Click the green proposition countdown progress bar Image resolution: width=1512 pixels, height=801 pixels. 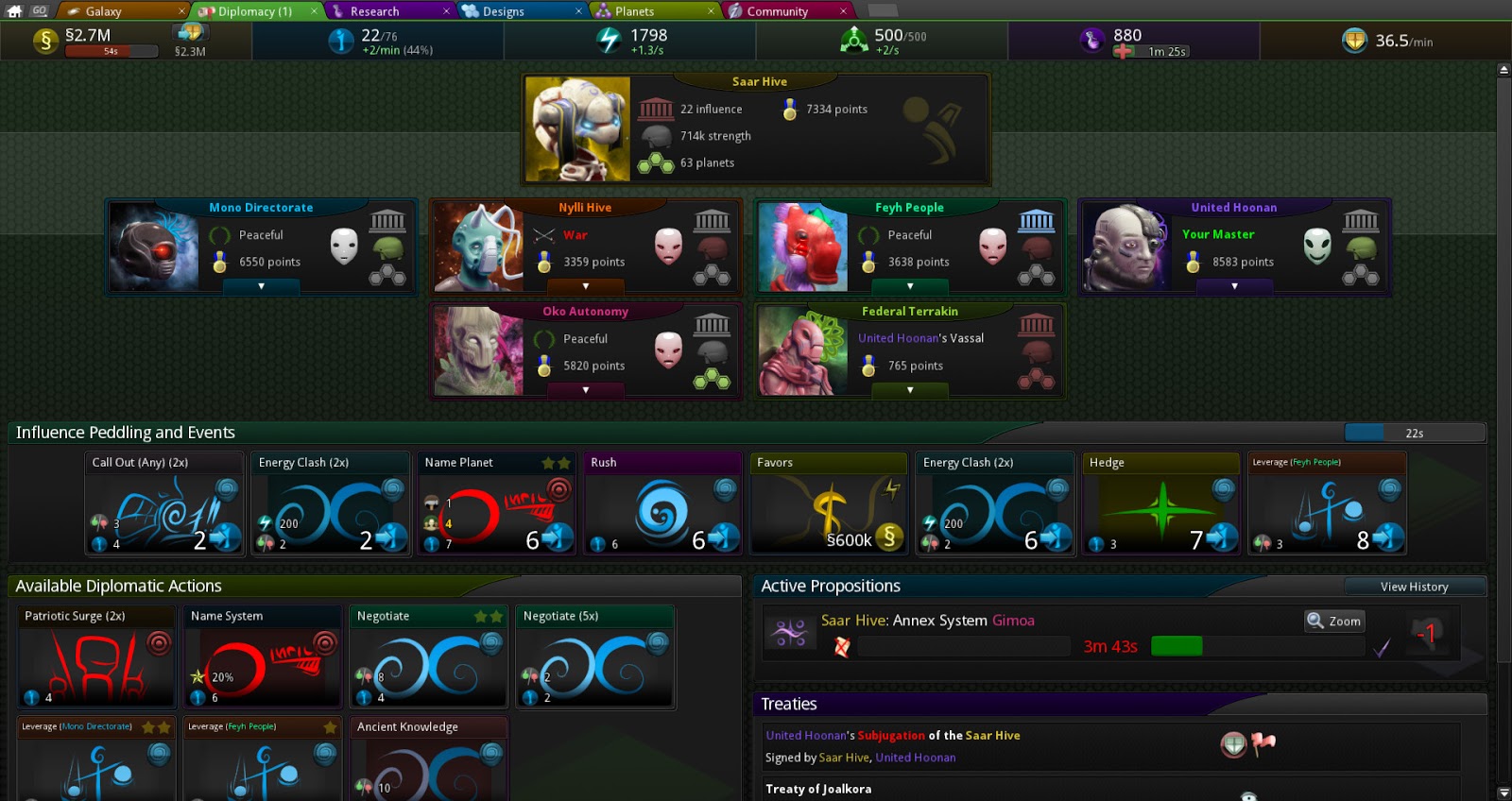(x=1177, y=646)
